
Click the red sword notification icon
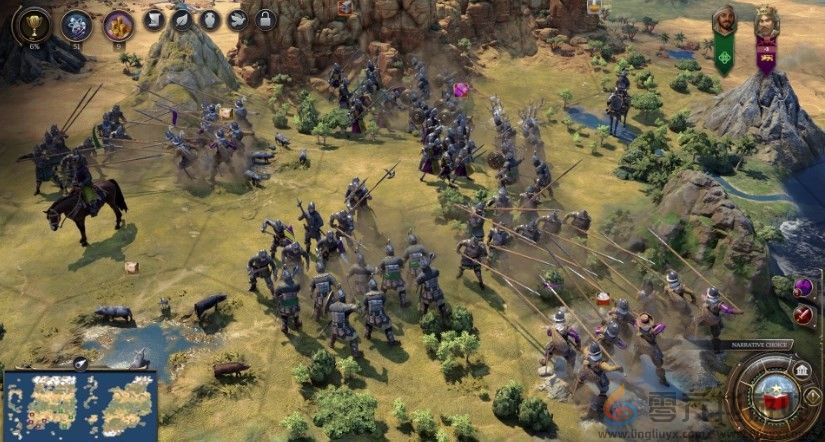pyautogui.click(x=803, y=314)
